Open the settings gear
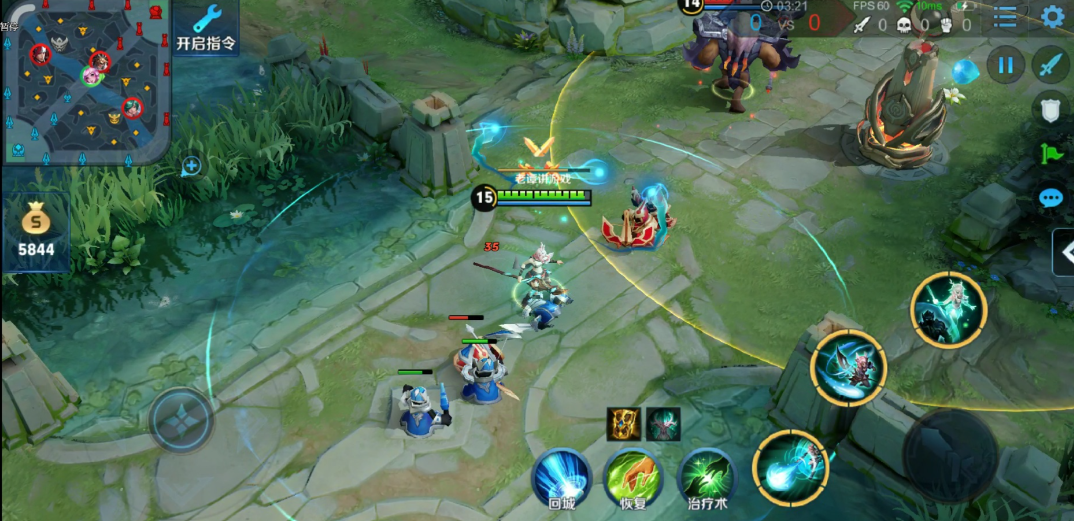The height and width of the screenshot is (521, 1074). coord(1052,17)
